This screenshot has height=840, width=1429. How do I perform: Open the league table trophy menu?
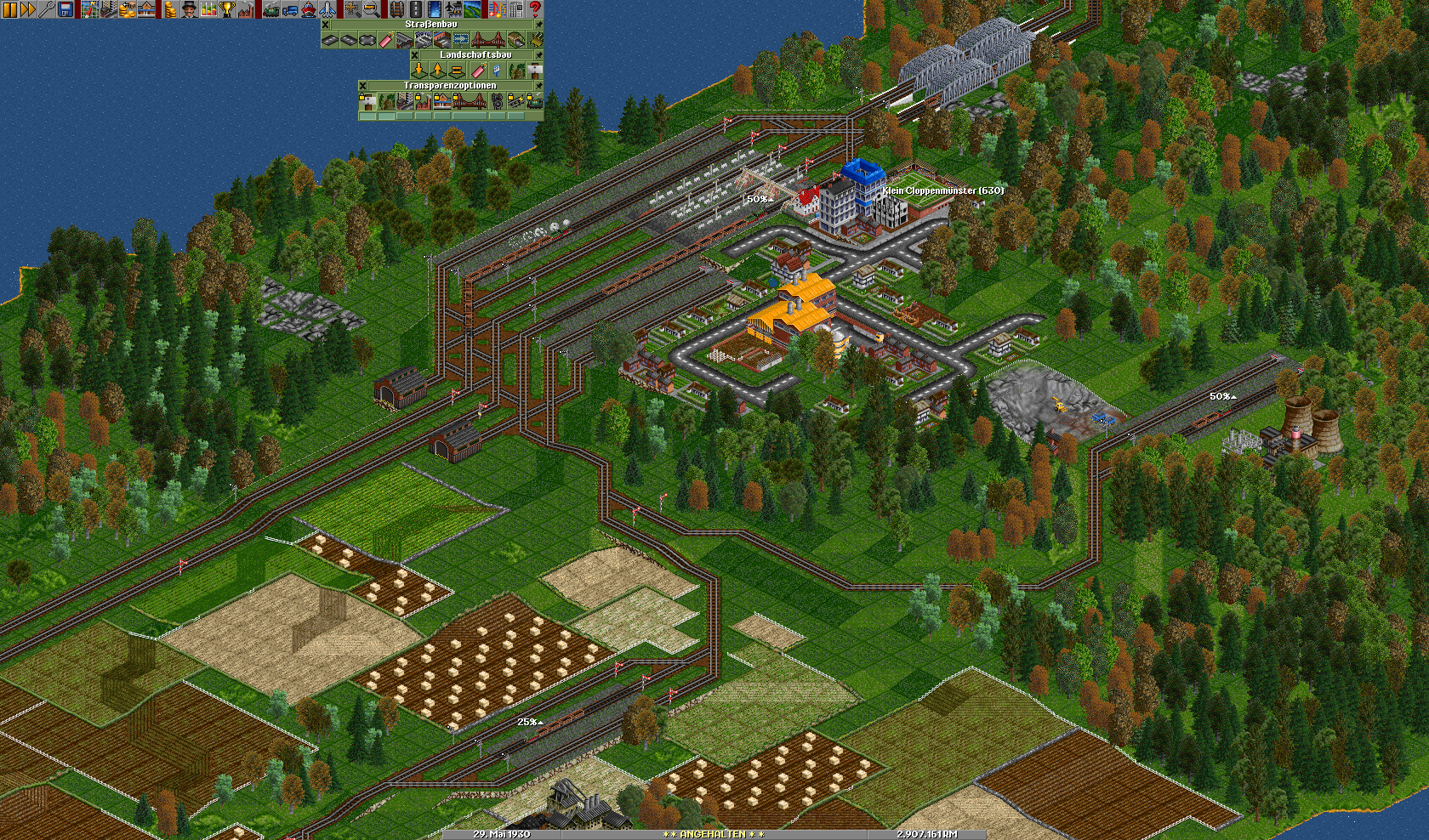coord(227,9)
